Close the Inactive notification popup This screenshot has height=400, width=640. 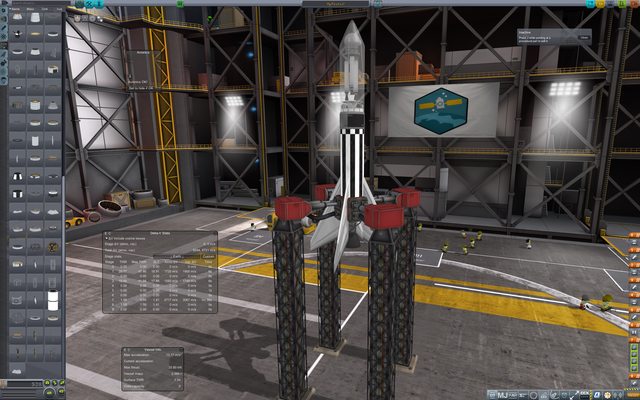(584, 38)
